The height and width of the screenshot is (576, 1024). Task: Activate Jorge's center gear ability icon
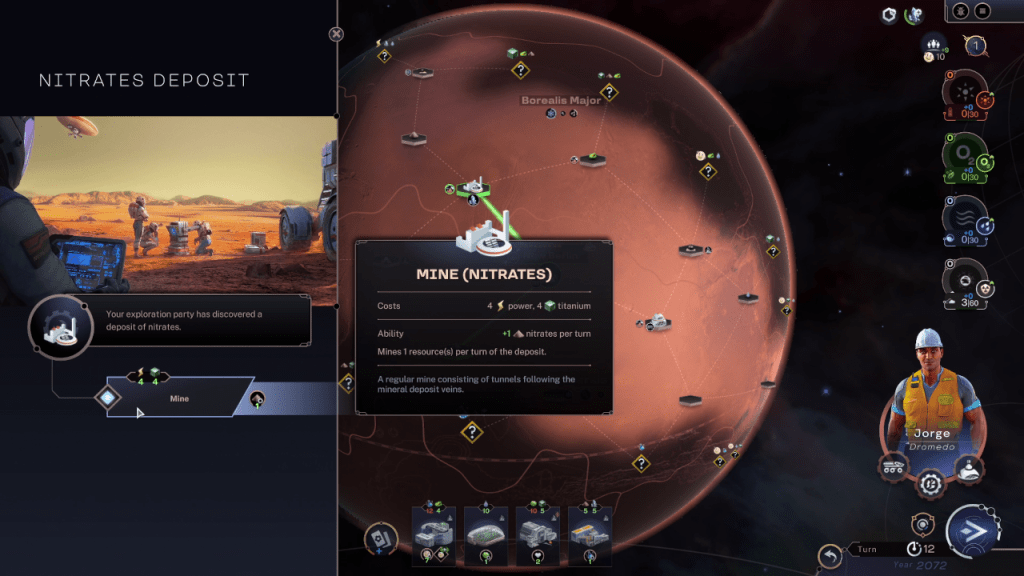coord(931,483)
